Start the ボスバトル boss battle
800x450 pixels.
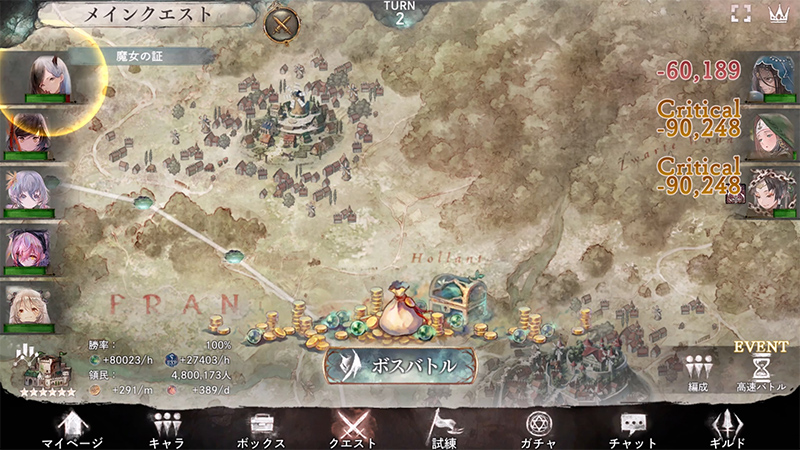(x=400, y=366)
